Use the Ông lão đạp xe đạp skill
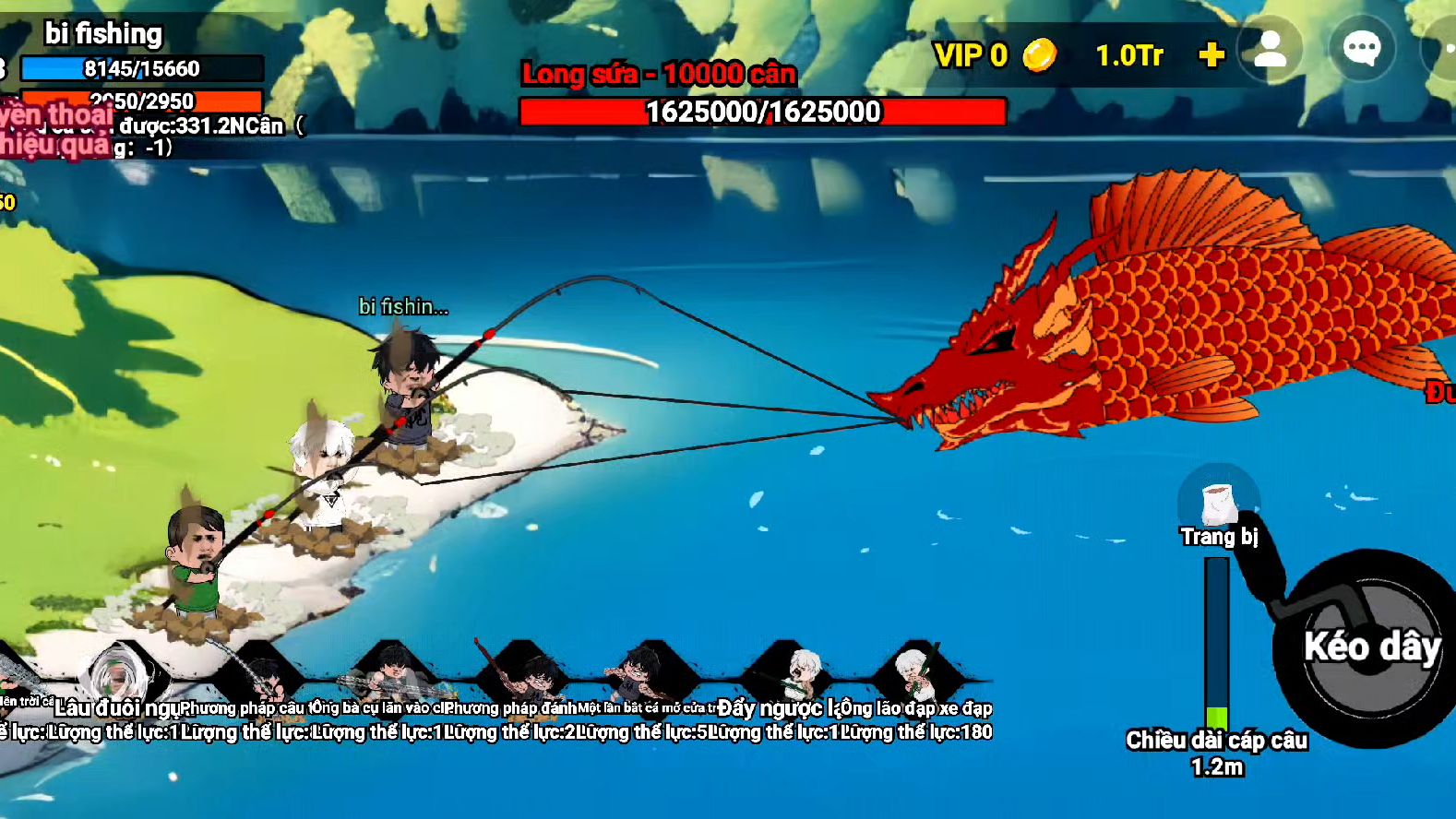Screen dimensions: 1456x819 pyautogui.click(x=916, y=678)
